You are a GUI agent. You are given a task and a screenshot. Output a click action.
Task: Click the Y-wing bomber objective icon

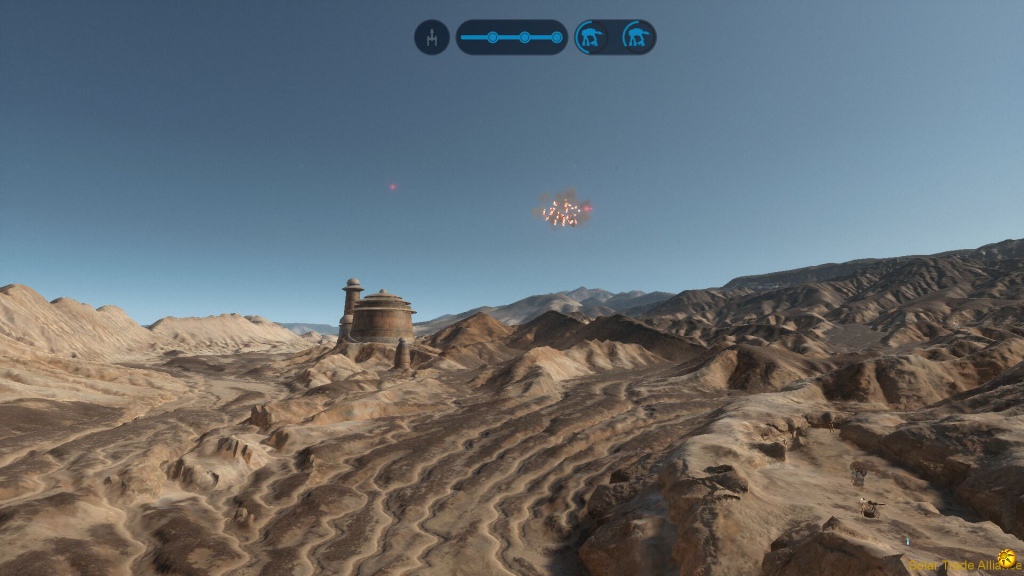click(432, 37)
